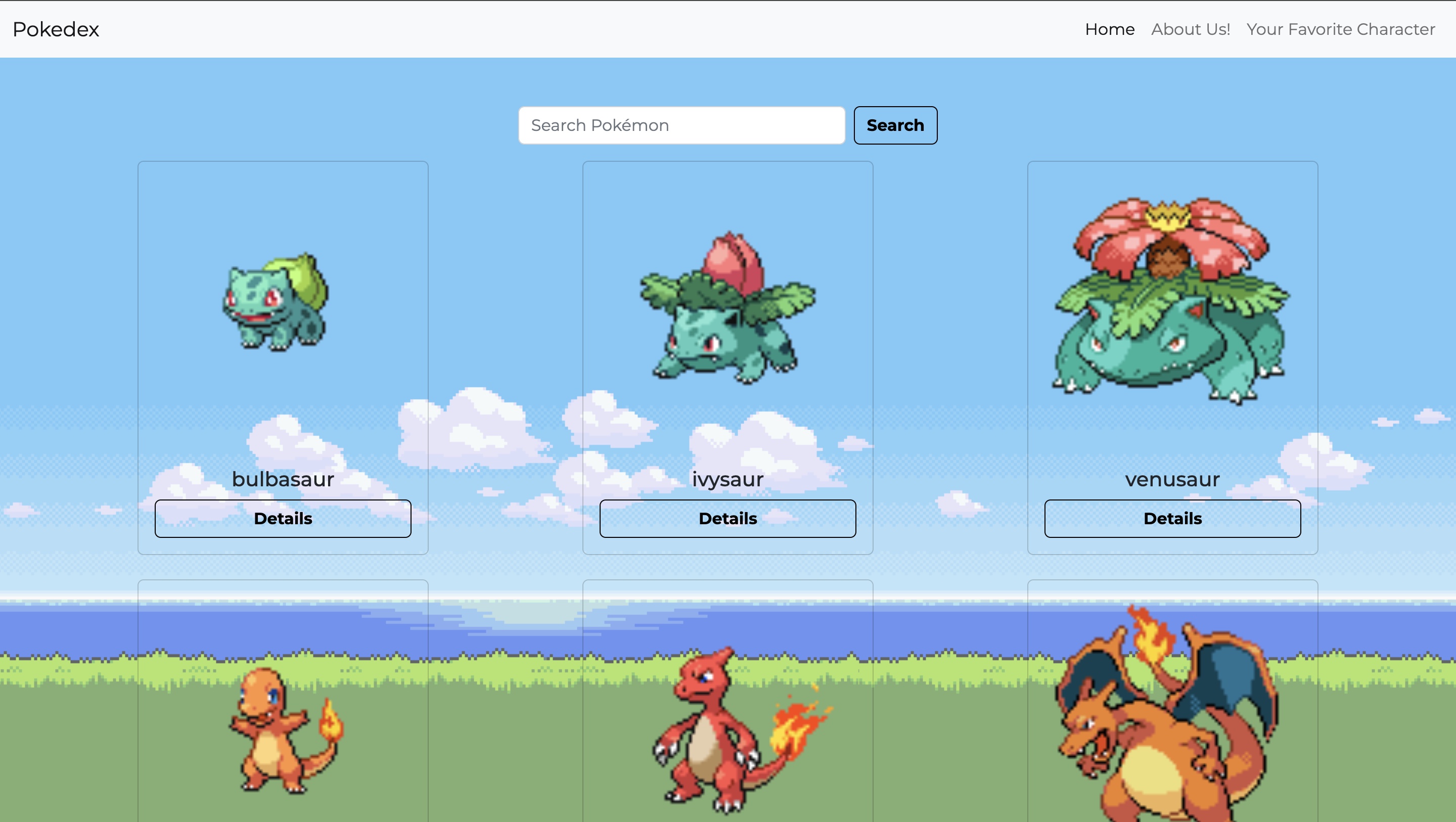Viewport: 1456px width, 822px height.
Task: Click the venusaur name label
Action: point(1173,479)
